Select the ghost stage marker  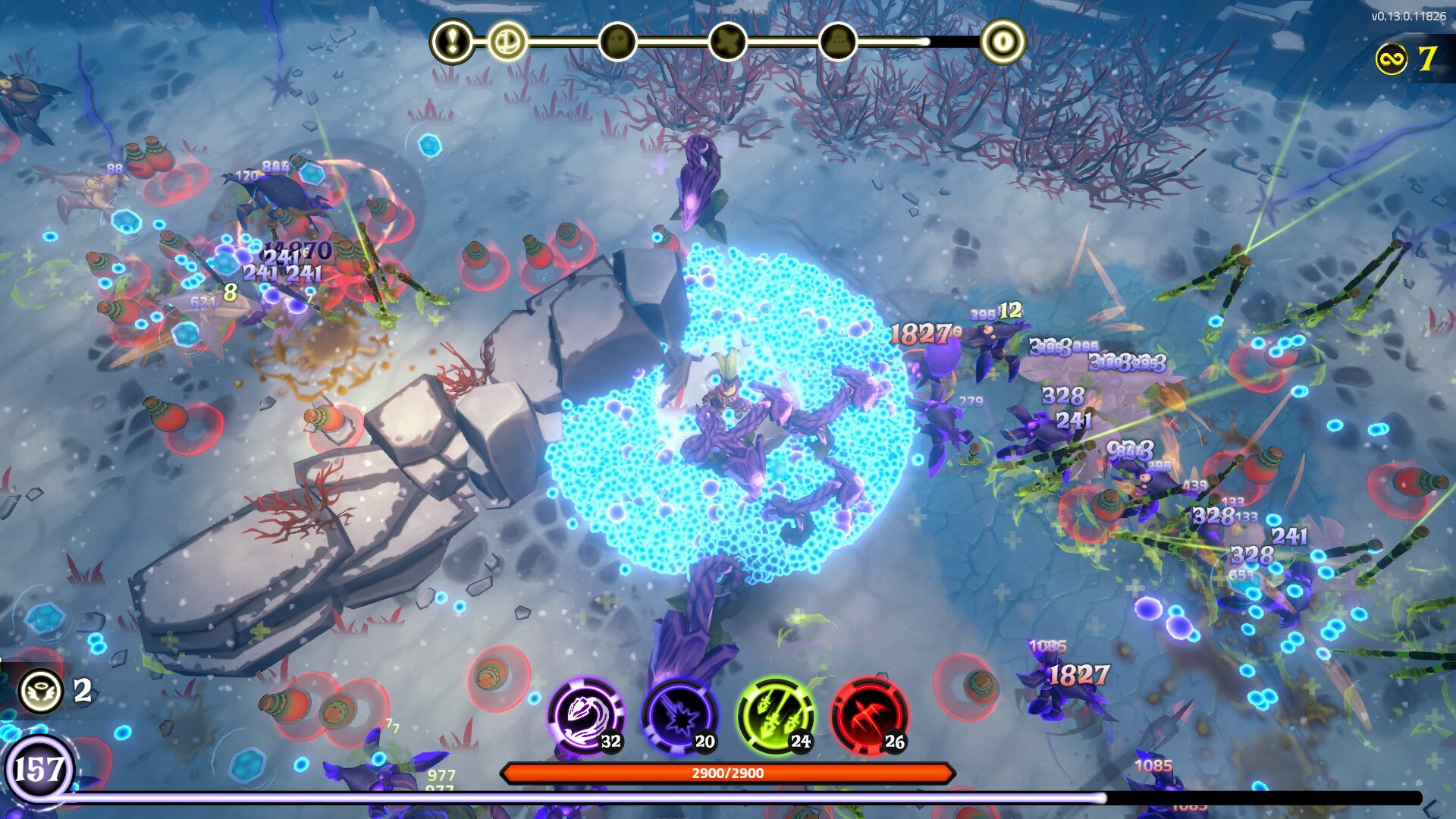coord(617,41)
